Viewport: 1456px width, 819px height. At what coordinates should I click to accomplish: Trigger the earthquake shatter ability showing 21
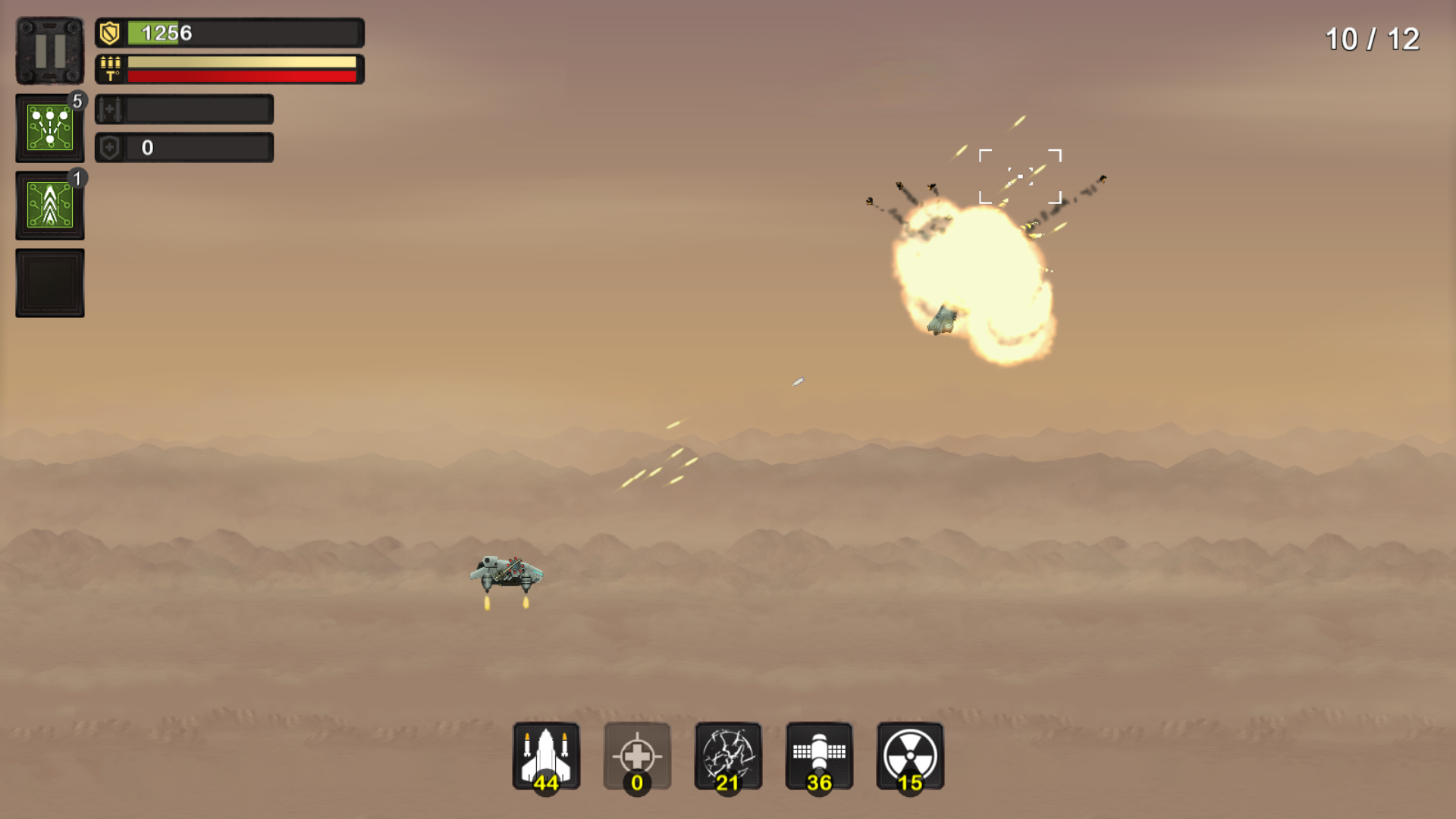coord(728,757)
